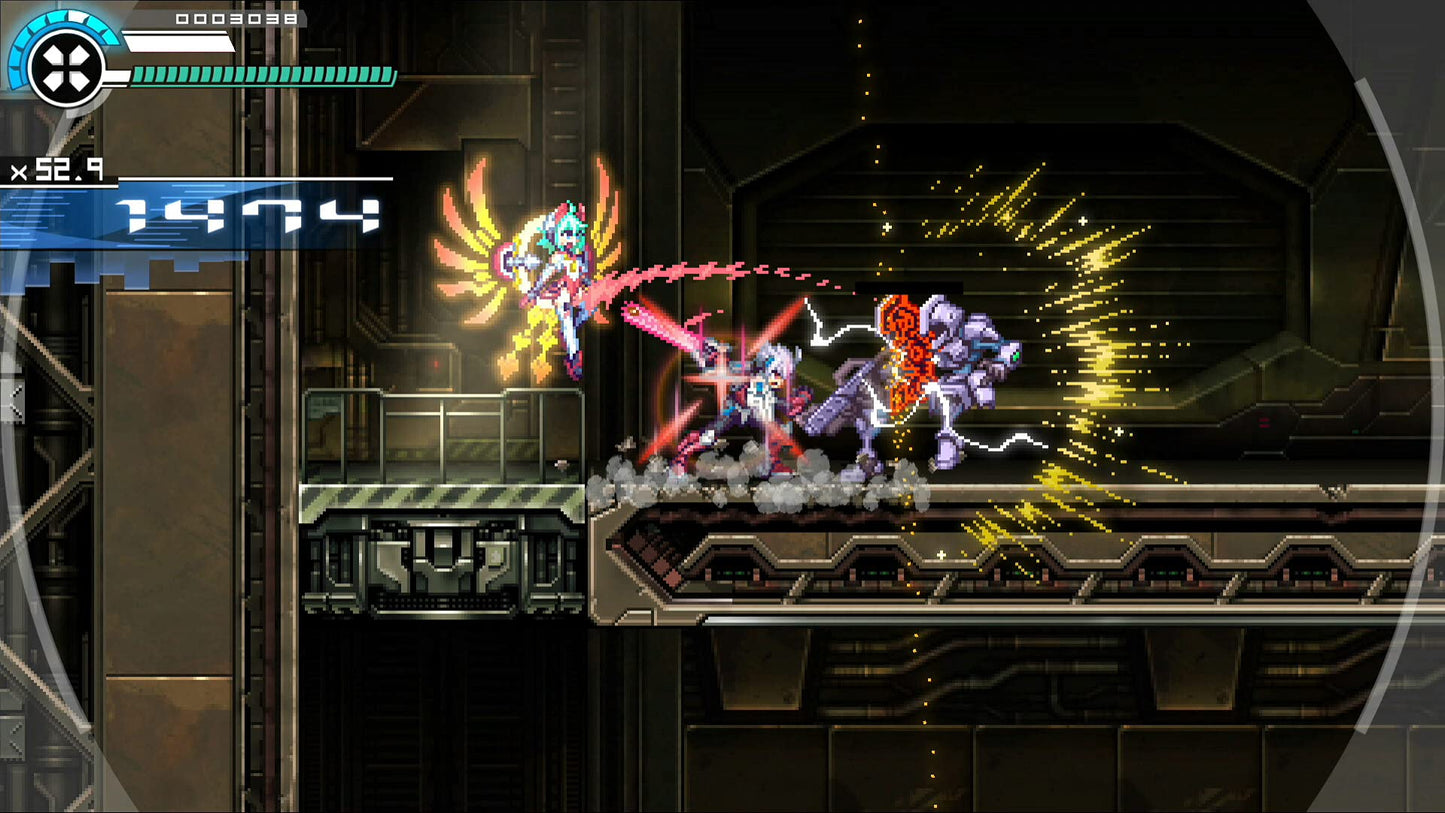Expand the score counter 0003038
The width and height of the screenshot is (1445, 813).
(235, 18)
